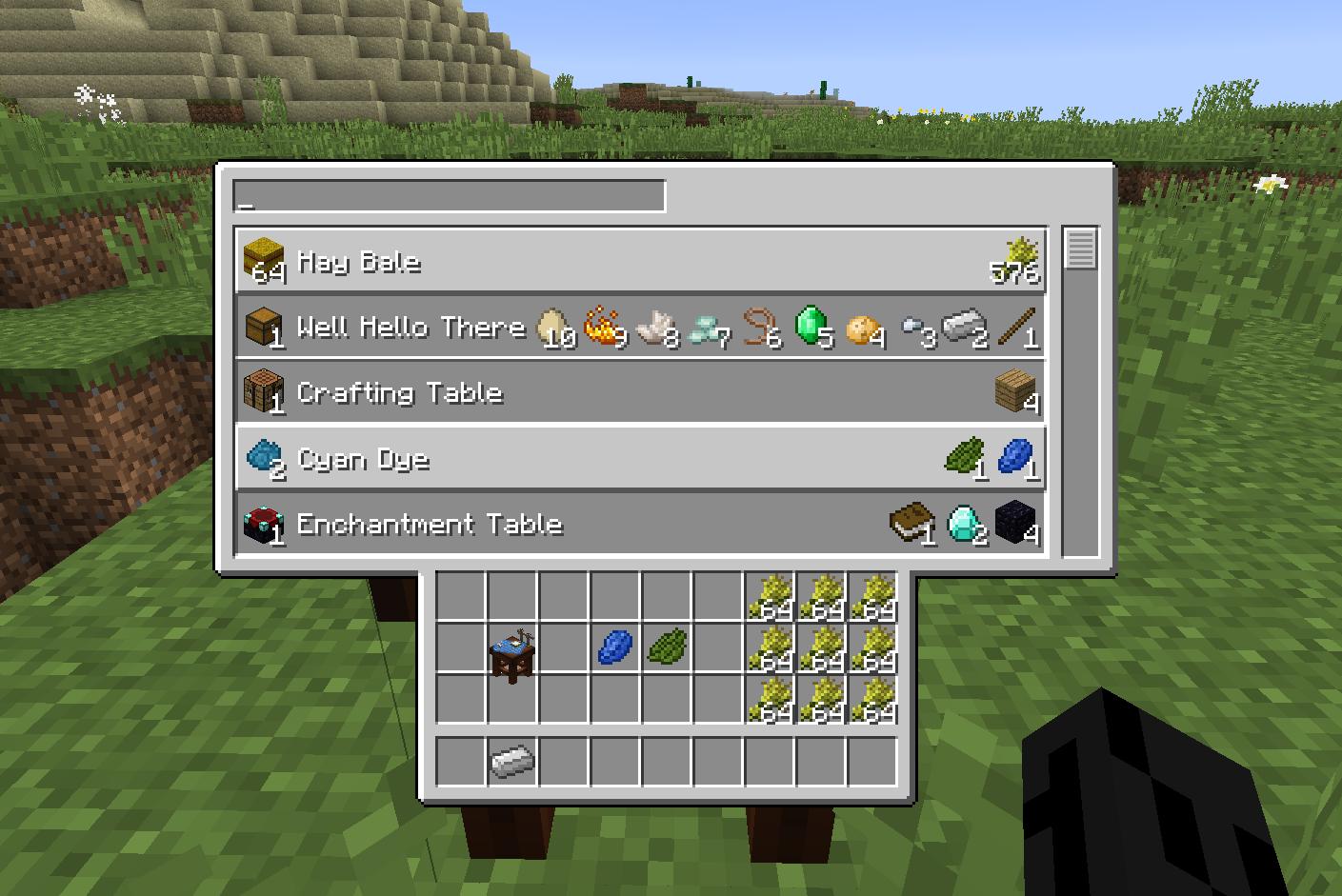Select the Hay Bale recipe row
This screenshot has height=896, width=1342.
pos(640,261)
